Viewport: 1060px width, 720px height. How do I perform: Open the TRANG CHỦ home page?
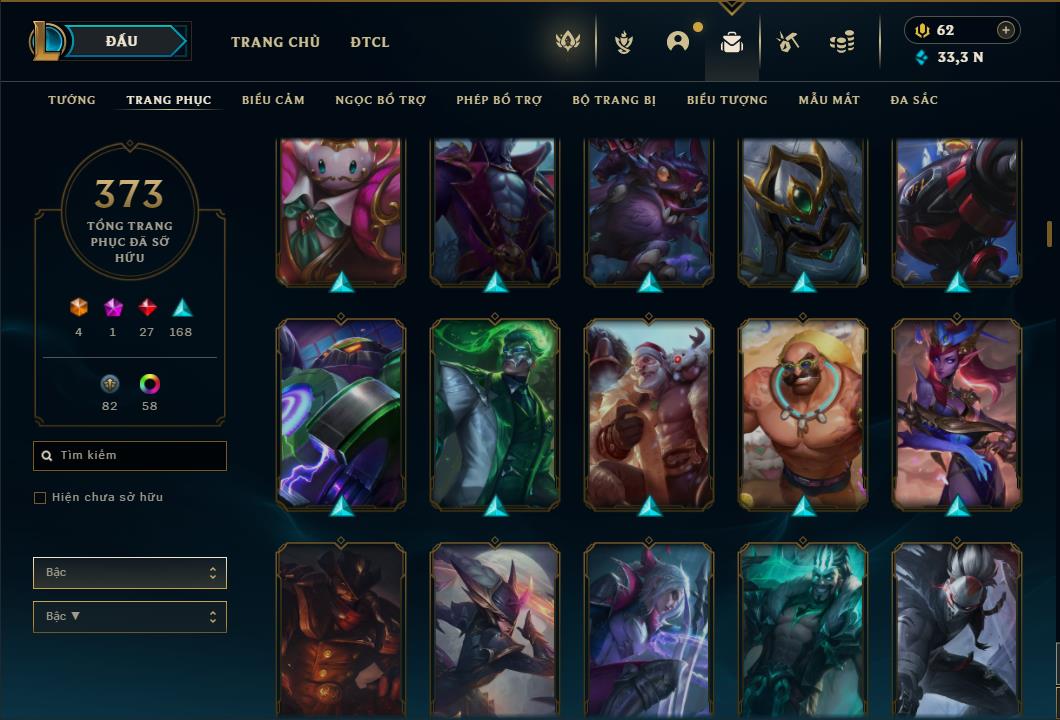tap(275, 42)
